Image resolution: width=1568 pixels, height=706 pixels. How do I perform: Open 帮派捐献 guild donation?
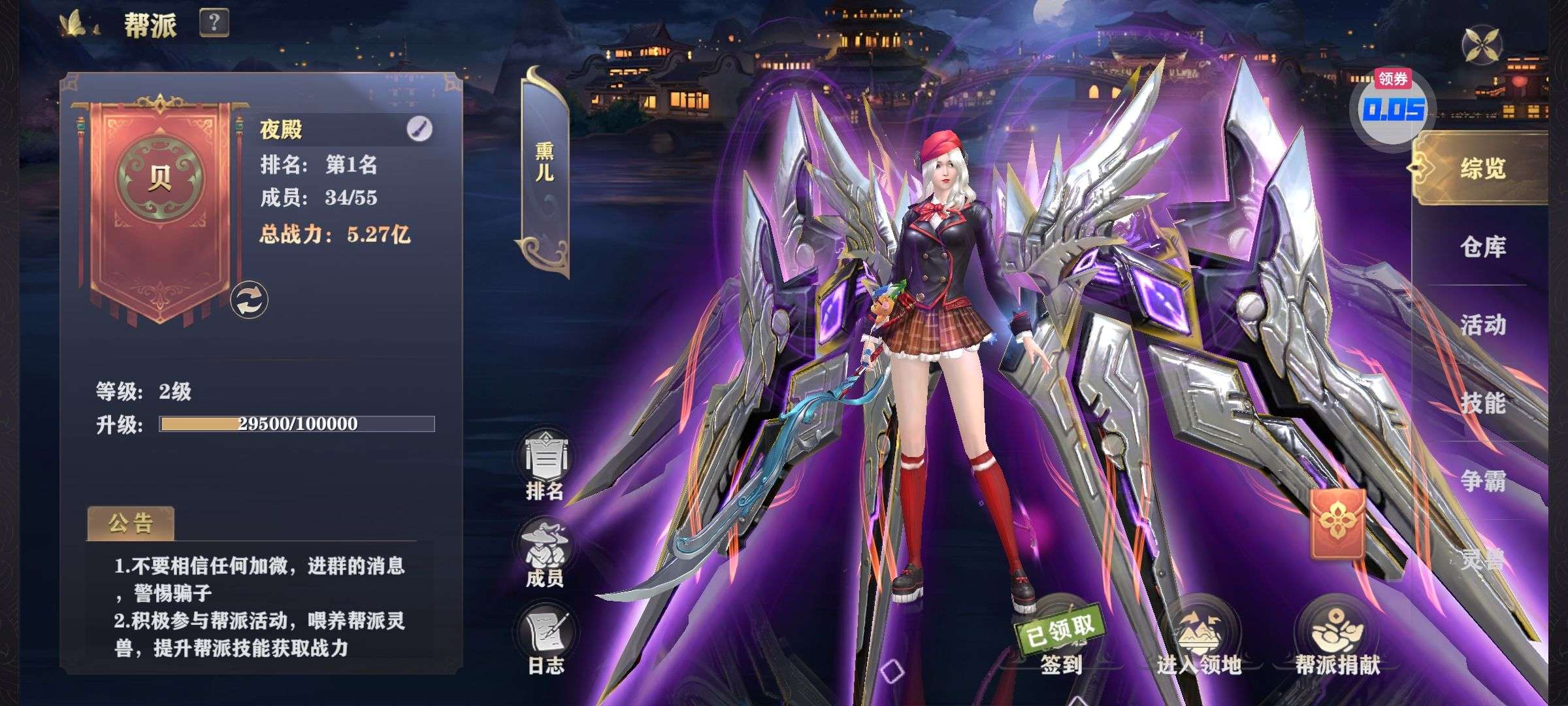pos(1337,641)
